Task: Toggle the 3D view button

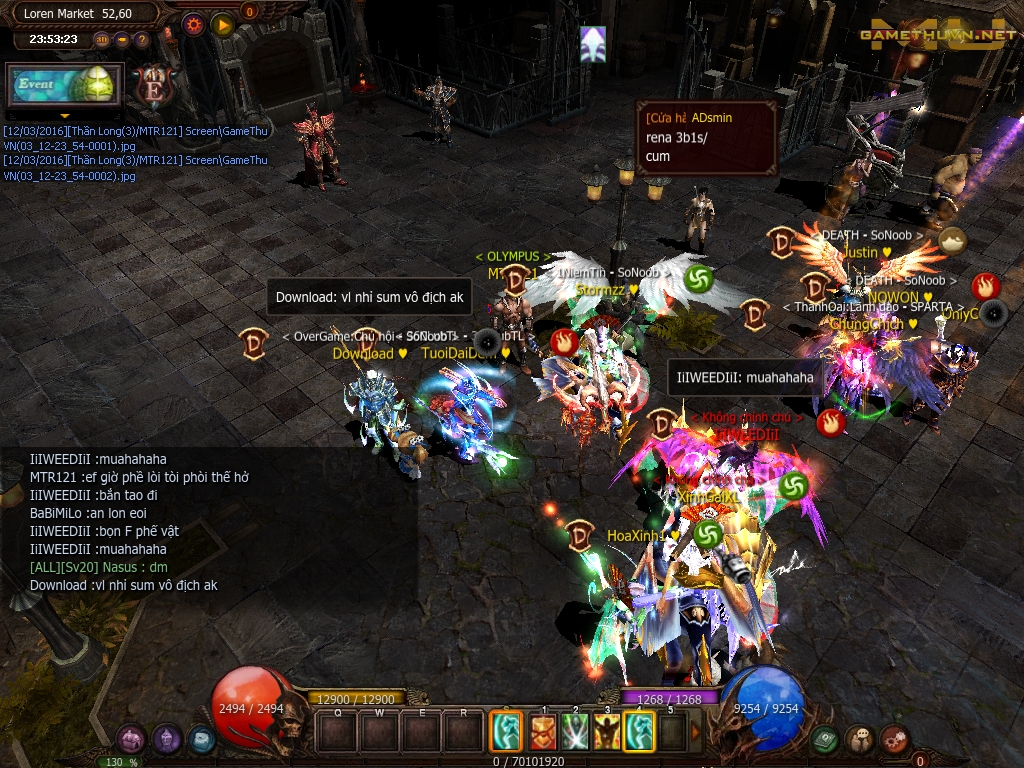Action: [102, 40]
